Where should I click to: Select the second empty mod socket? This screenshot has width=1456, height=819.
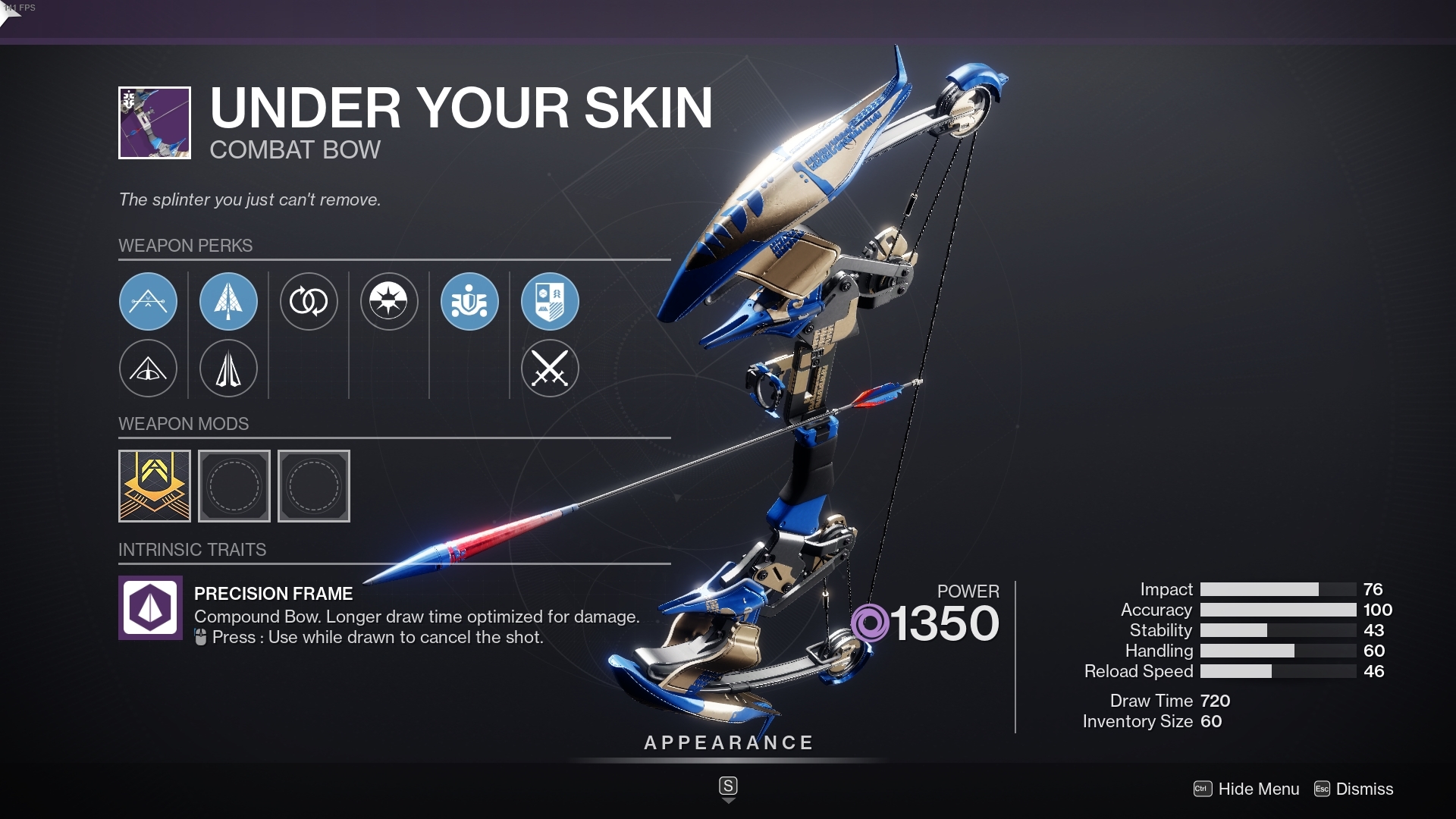coord(314,486)
